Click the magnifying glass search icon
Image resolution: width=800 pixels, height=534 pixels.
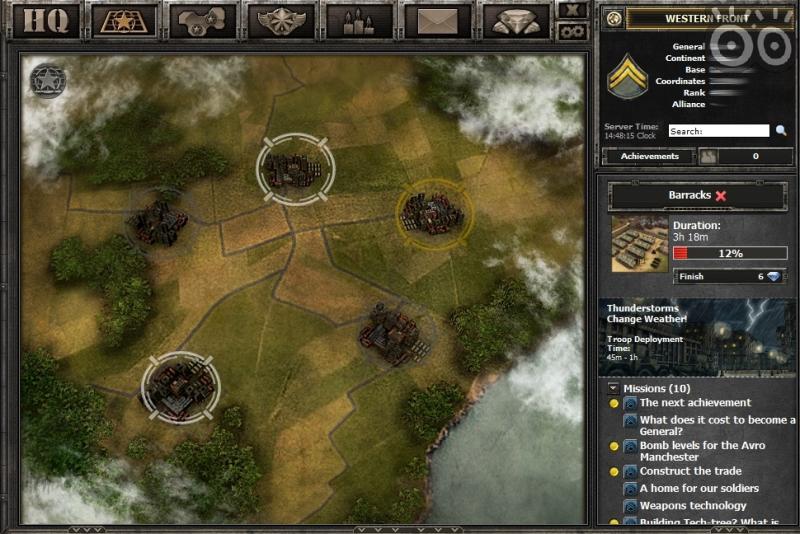(781, 131)
